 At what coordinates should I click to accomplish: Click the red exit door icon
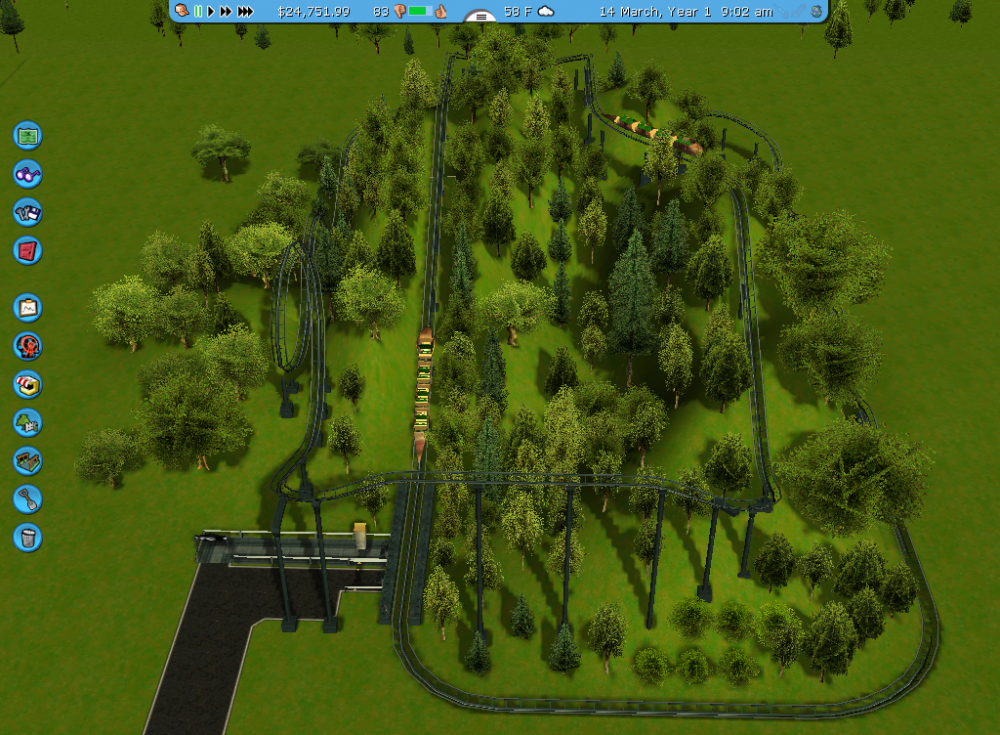pyautogui.click(x=27, y=250)
